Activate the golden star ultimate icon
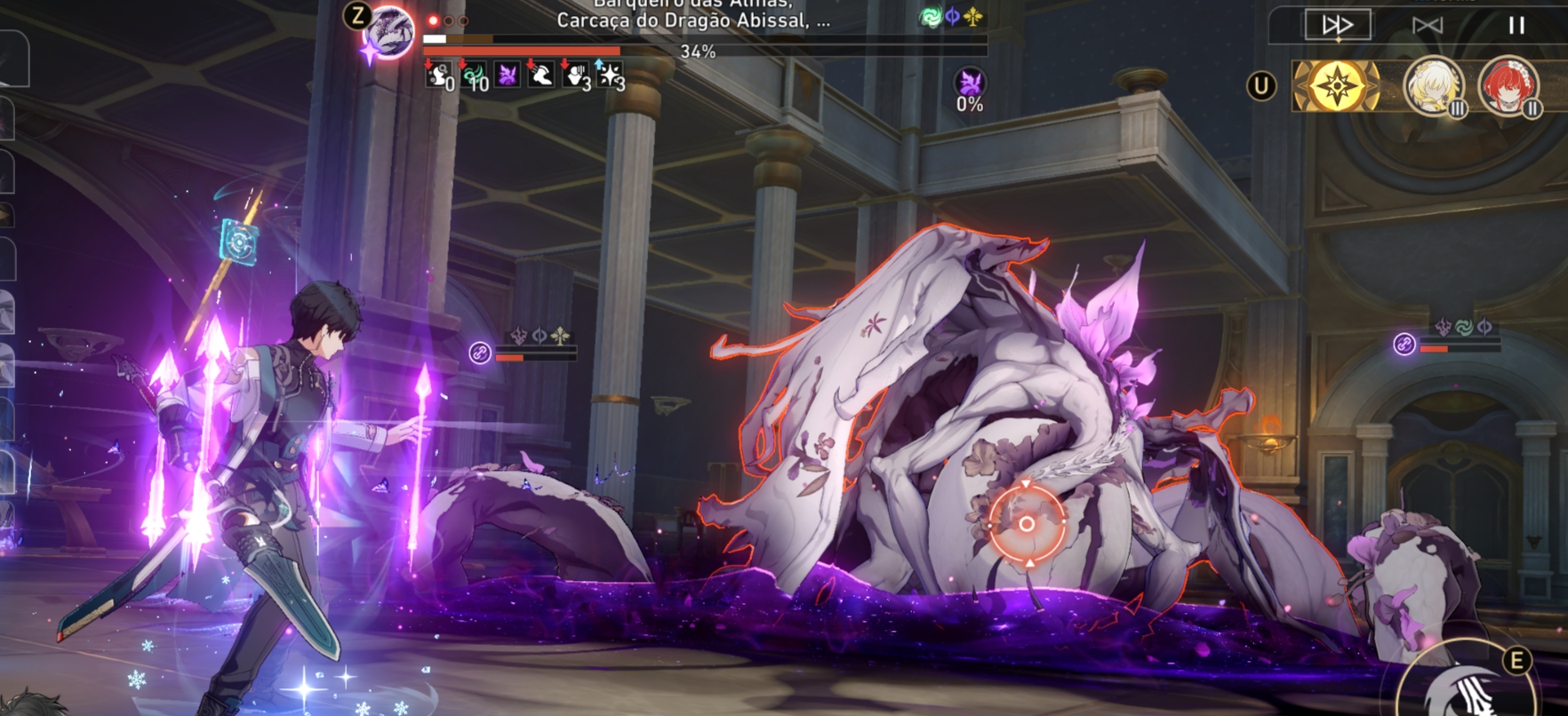Image resolution: width=1568 pixels, height=716 pixels. coord(1335,86)
